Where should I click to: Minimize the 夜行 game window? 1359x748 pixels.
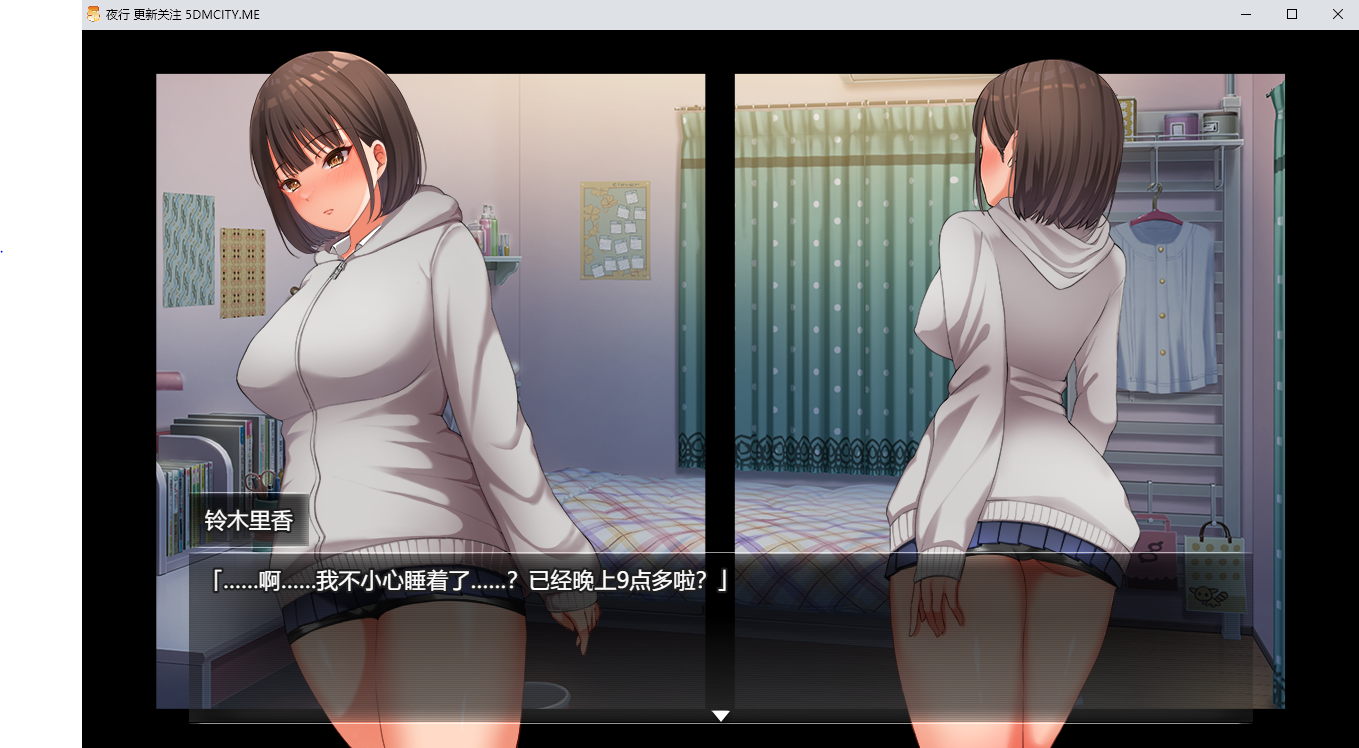(1245, 14)
